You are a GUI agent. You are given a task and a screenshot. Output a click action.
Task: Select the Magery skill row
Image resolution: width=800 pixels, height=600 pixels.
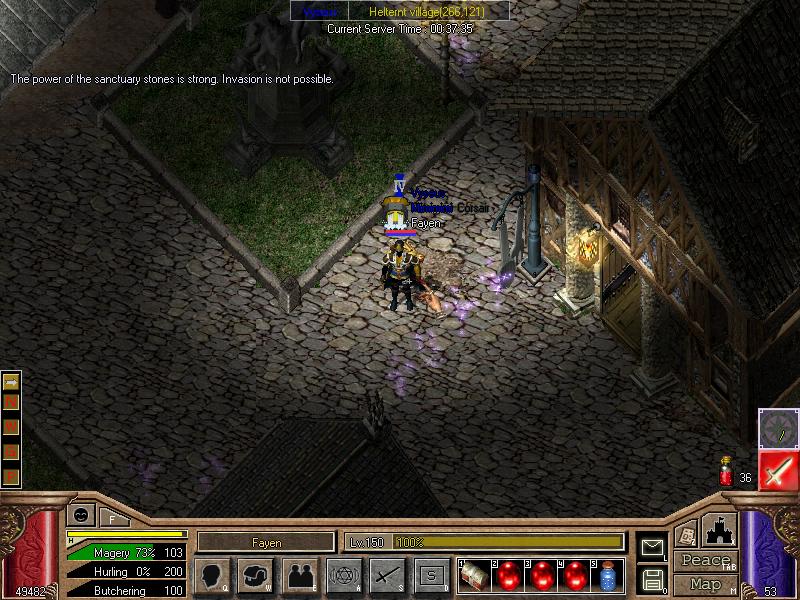pos(125,552)
